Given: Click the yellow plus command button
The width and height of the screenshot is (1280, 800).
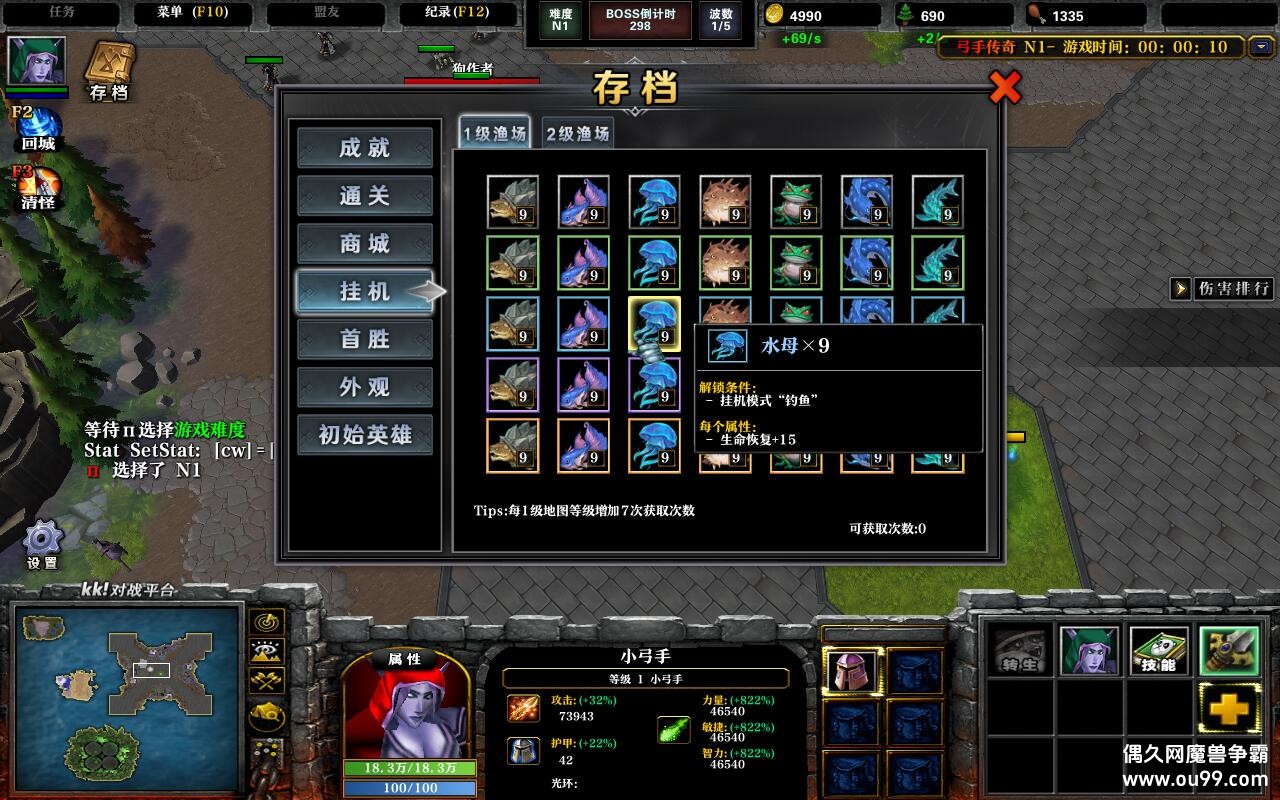Looking at the screenshot, I should click(1228, 709).
